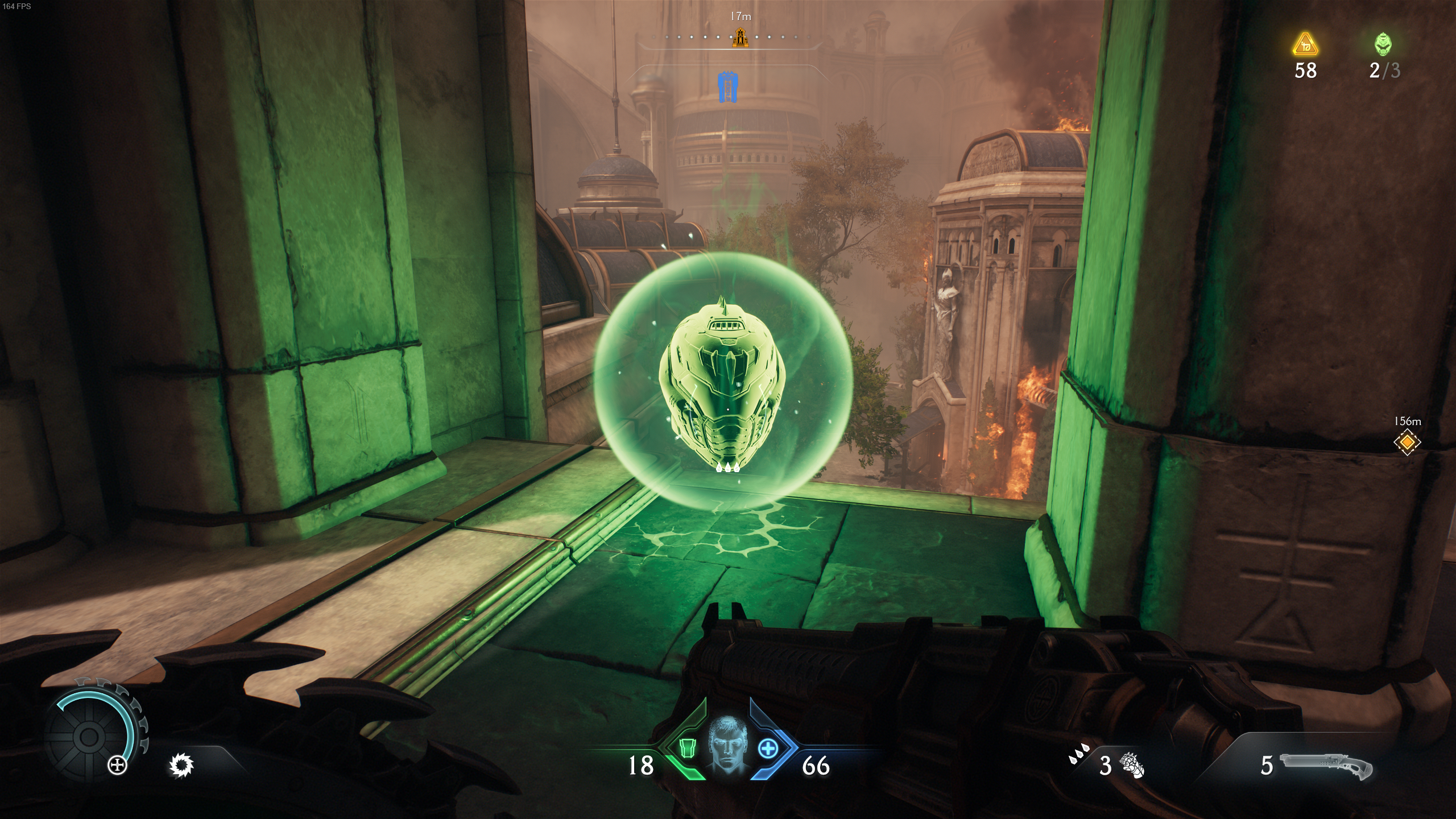
Task: Choose the spiked gauntlet melee icon
Action: click(1132, 765)
